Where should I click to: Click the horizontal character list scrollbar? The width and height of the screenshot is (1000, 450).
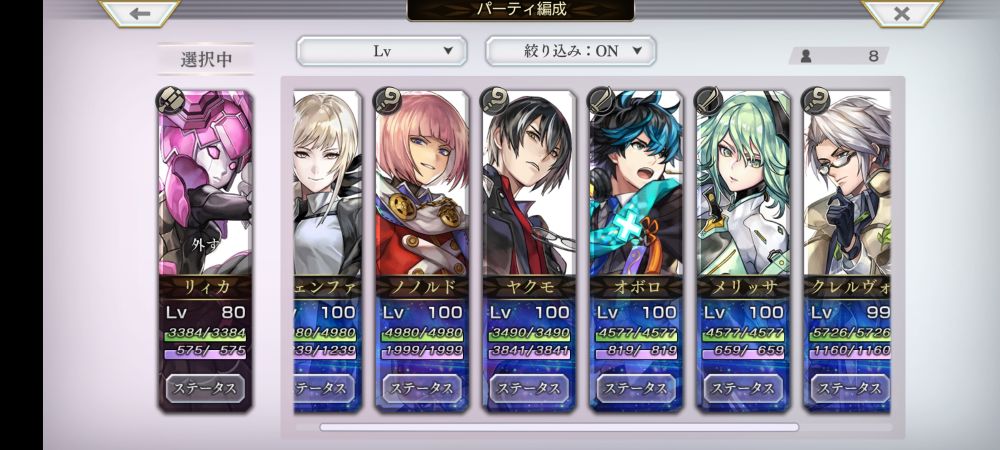click(x=559, y=427)
